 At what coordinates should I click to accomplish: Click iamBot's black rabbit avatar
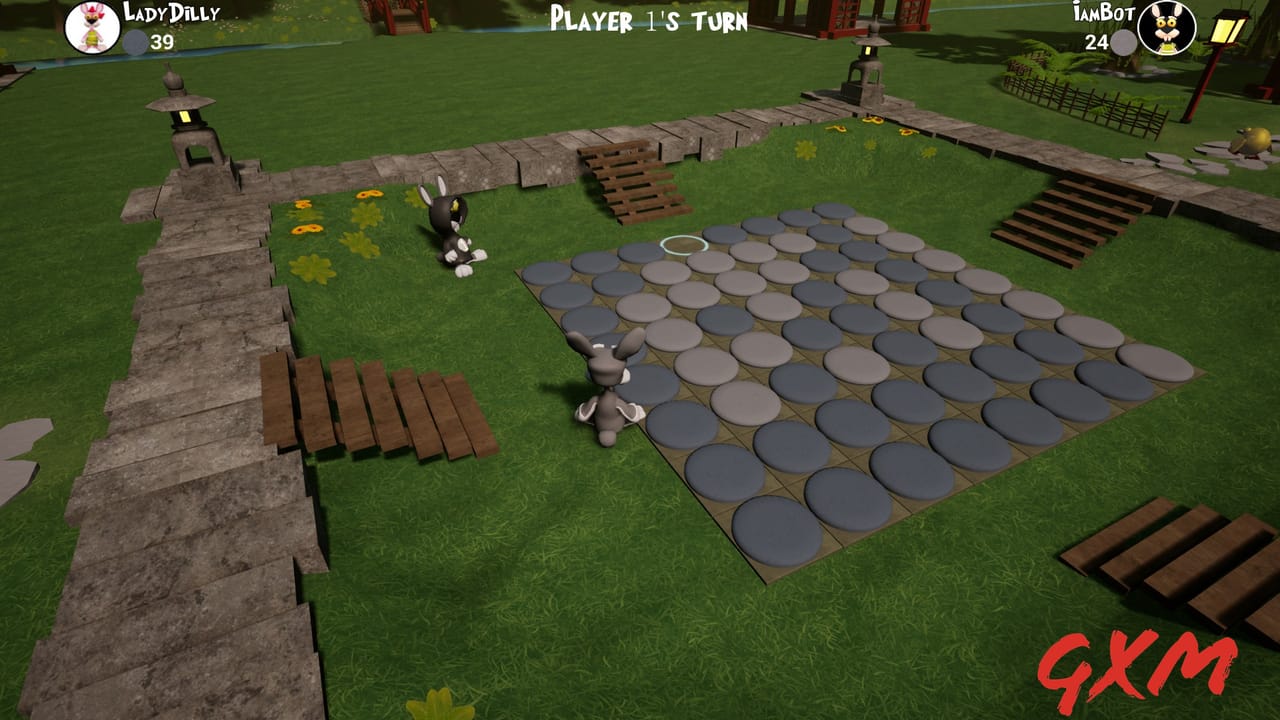pos(1167,27)
